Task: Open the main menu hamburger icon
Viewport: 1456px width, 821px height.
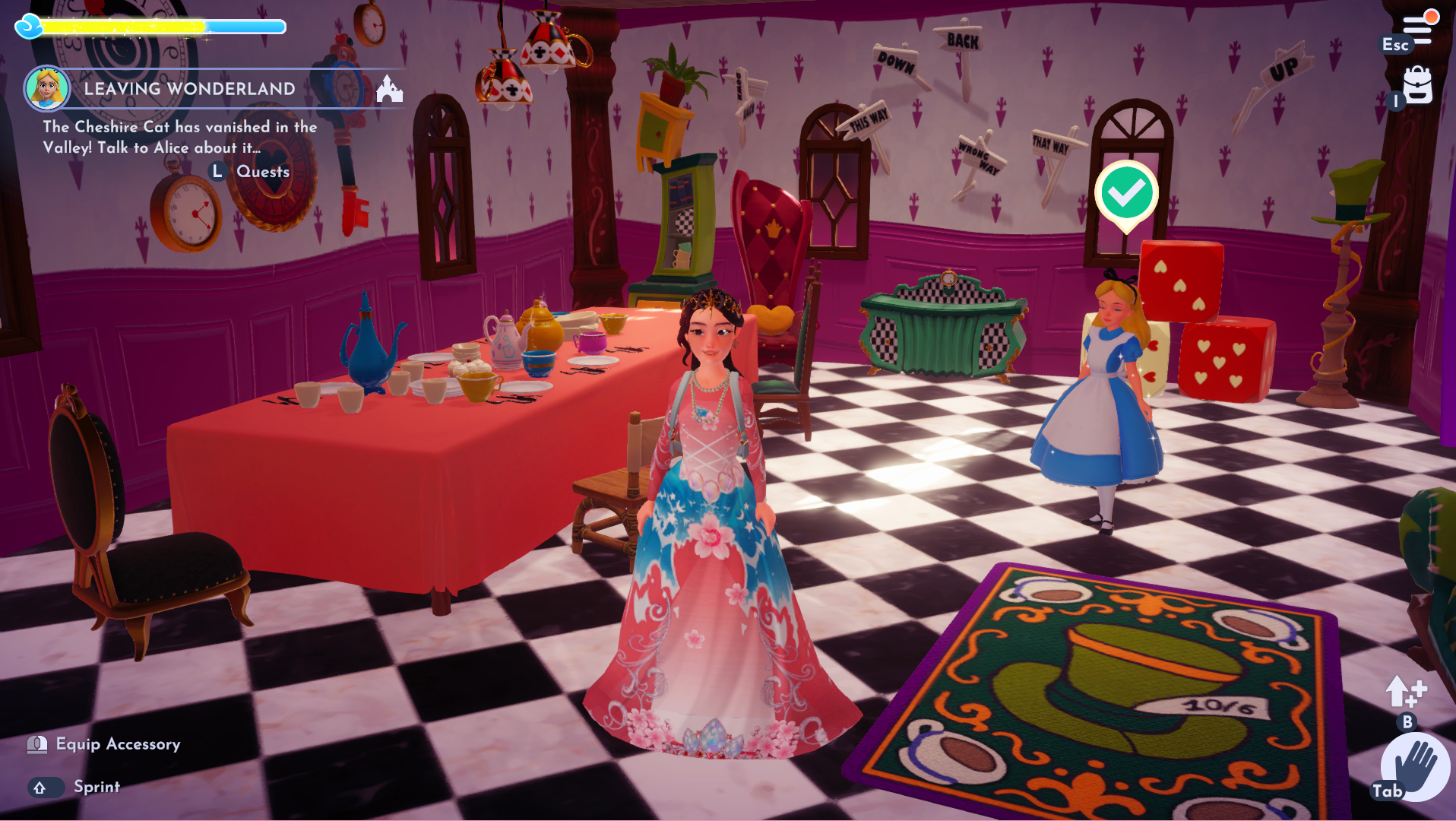Action: (x=1417, y=29)
